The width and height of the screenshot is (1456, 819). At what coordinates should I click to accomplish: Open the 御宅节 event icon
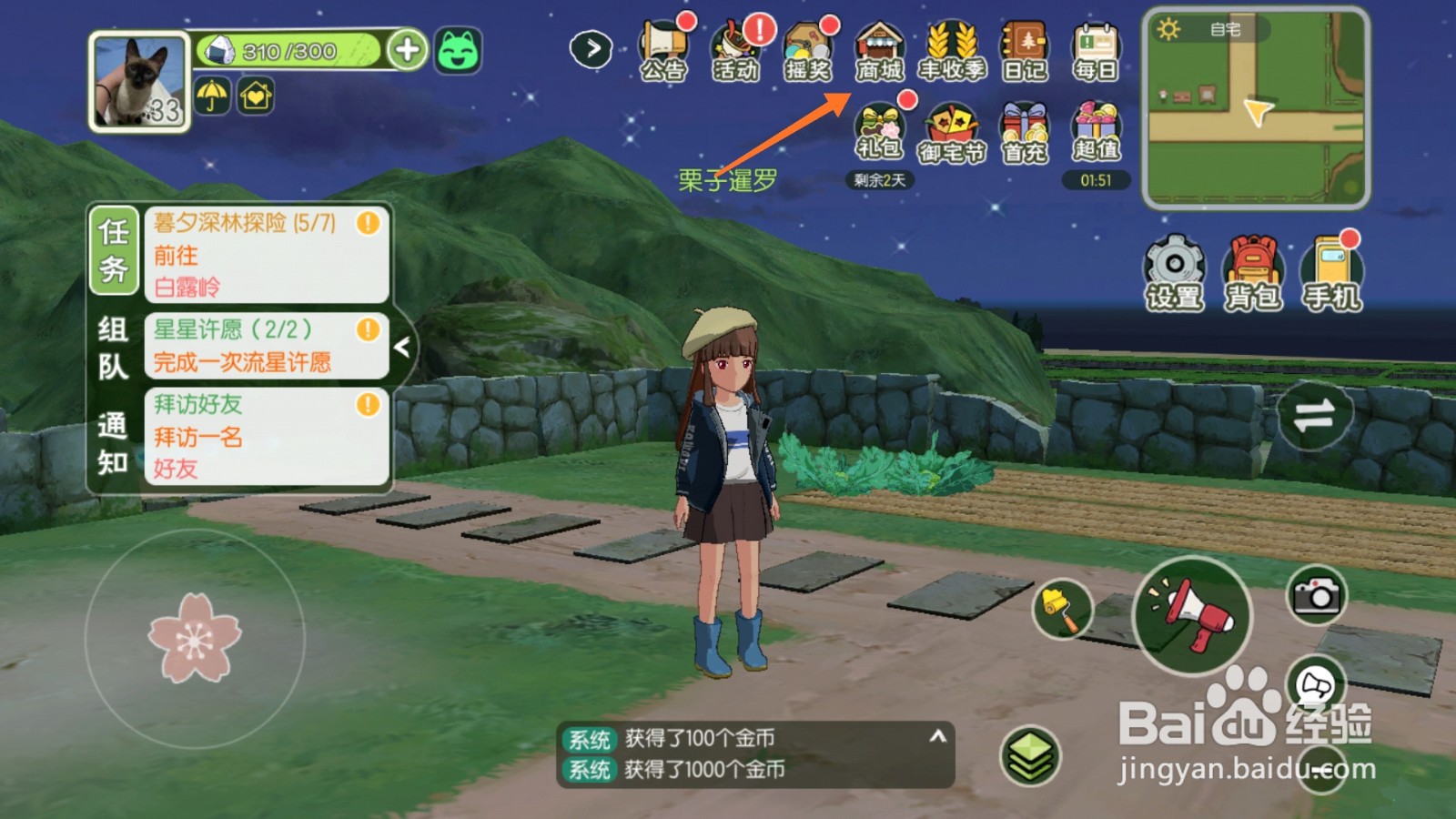[952, 134]
